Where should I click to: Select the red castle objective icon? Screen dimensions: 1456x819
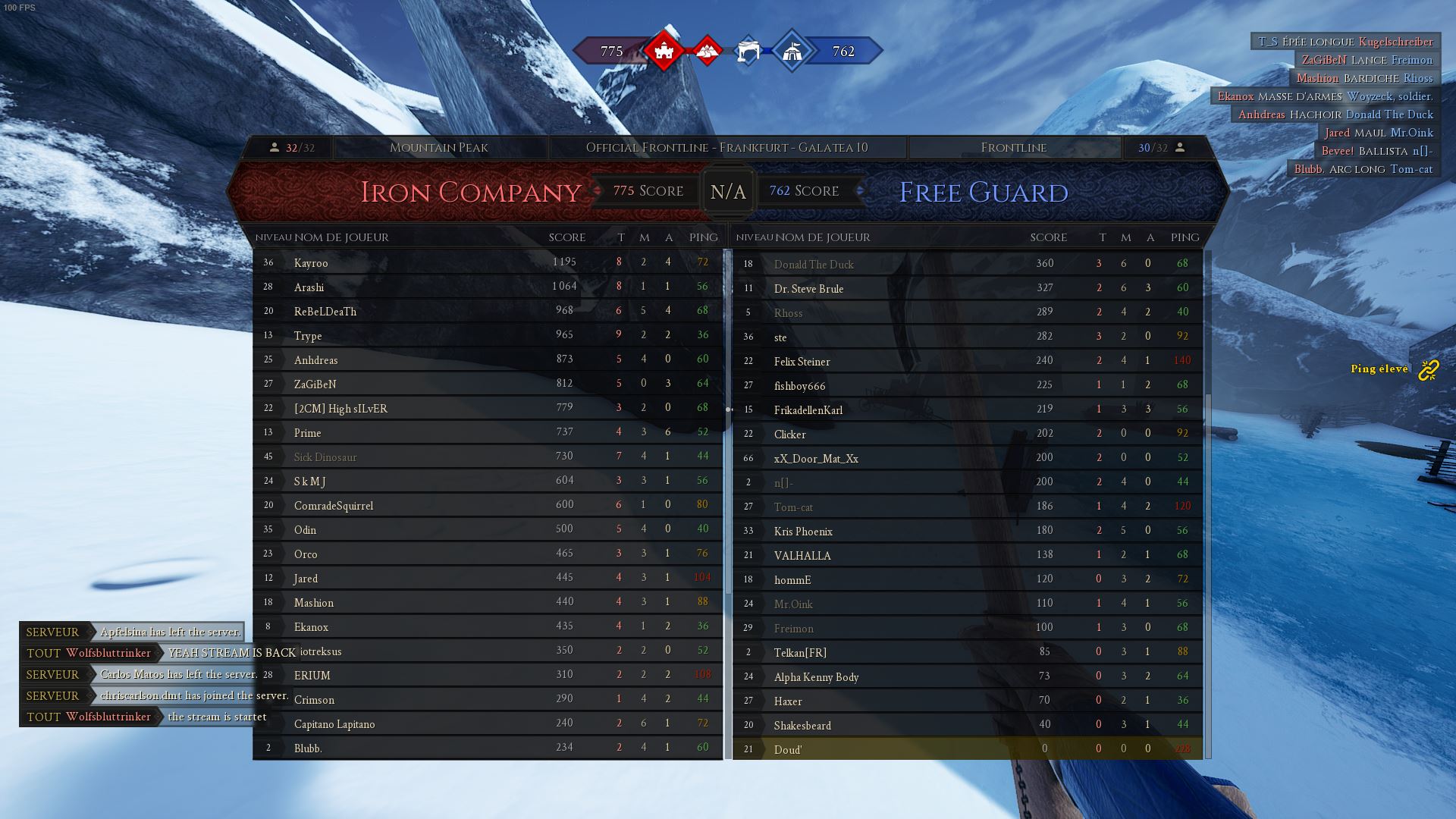pos(664,50)
